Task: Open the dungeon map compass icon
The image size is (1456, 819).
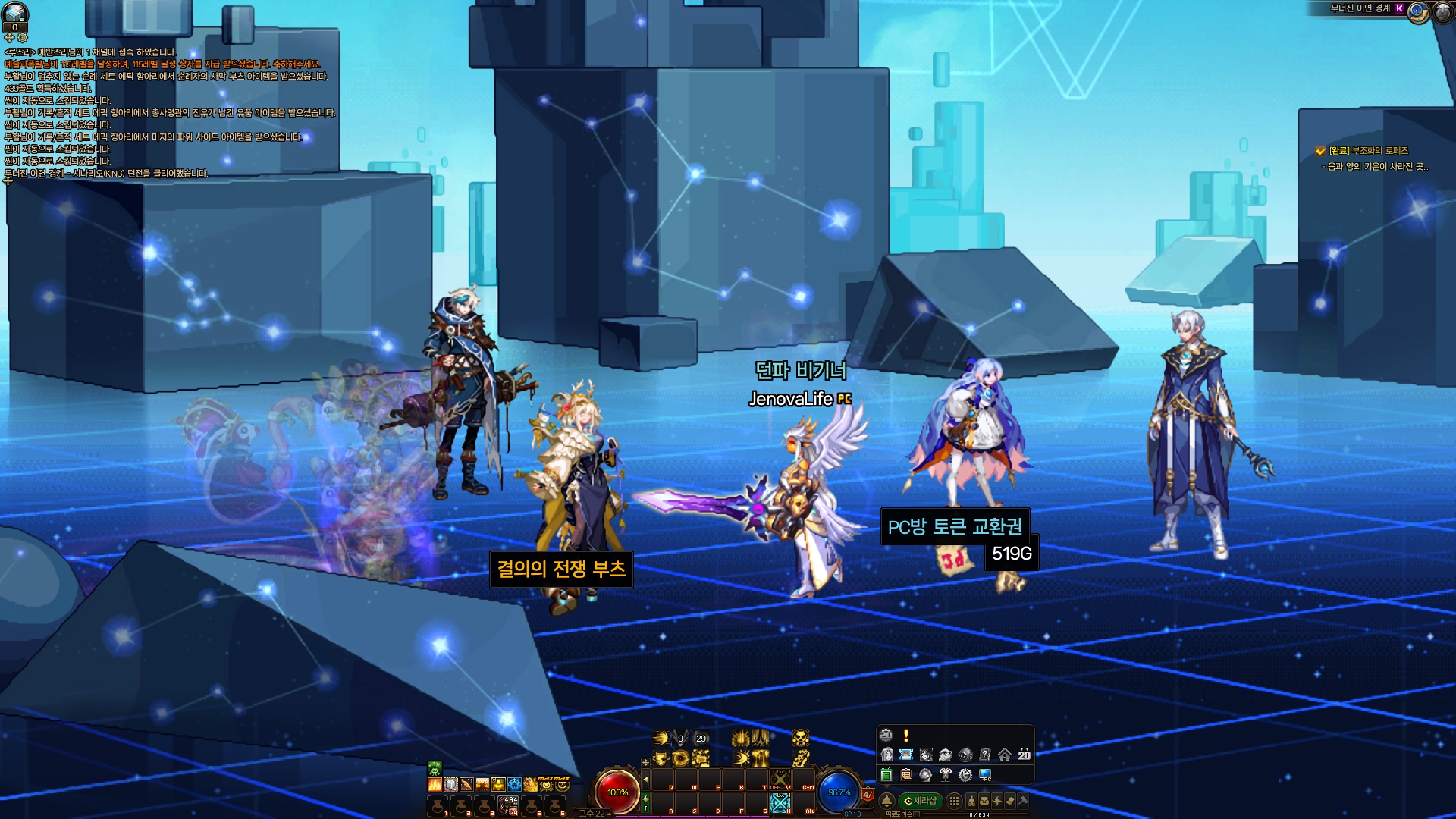Action: pos(1418,12)
